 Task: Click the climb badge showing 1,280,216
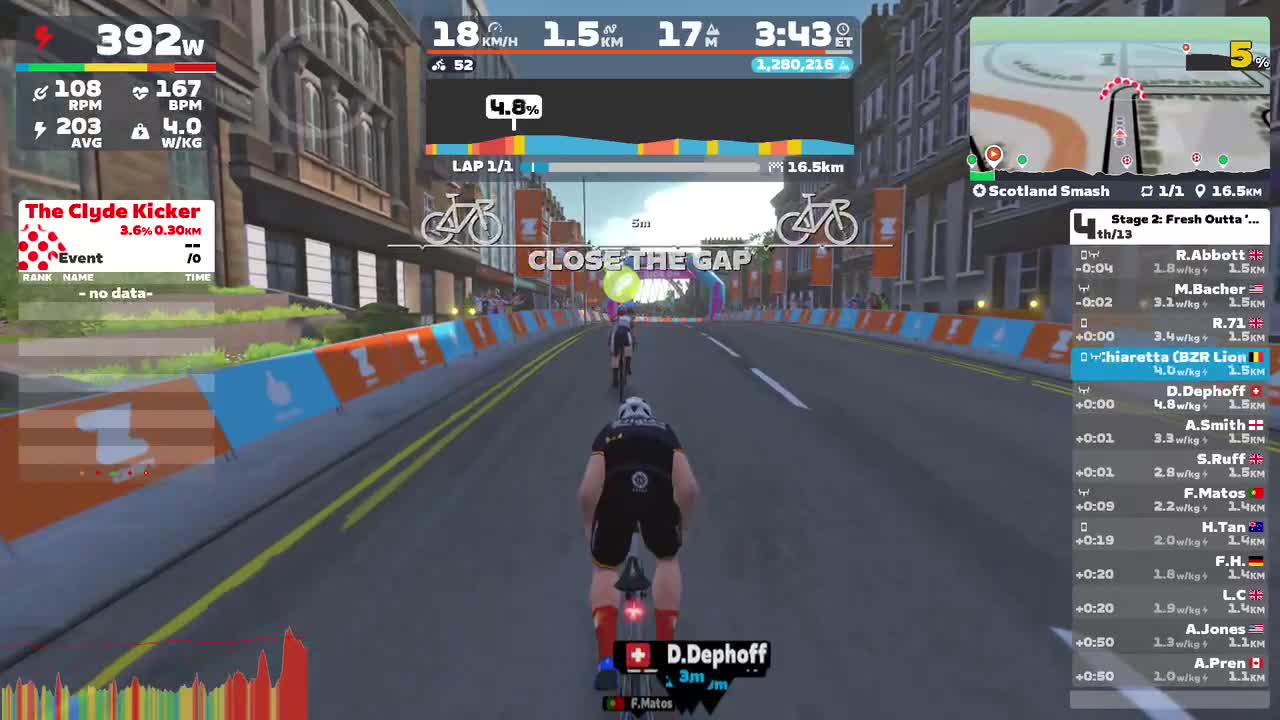800,64
